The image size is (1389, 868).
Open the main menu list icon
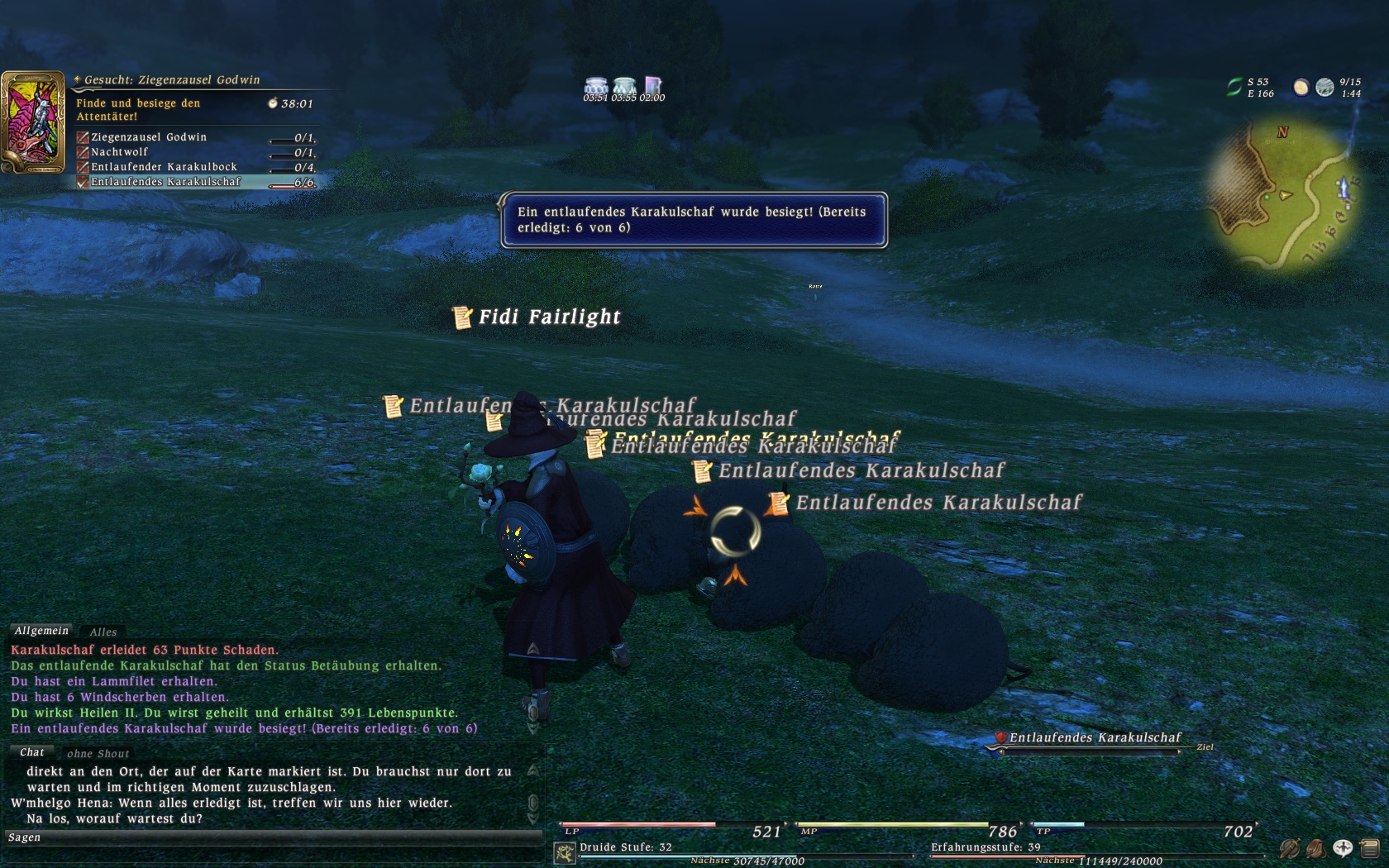point(1368,848)
